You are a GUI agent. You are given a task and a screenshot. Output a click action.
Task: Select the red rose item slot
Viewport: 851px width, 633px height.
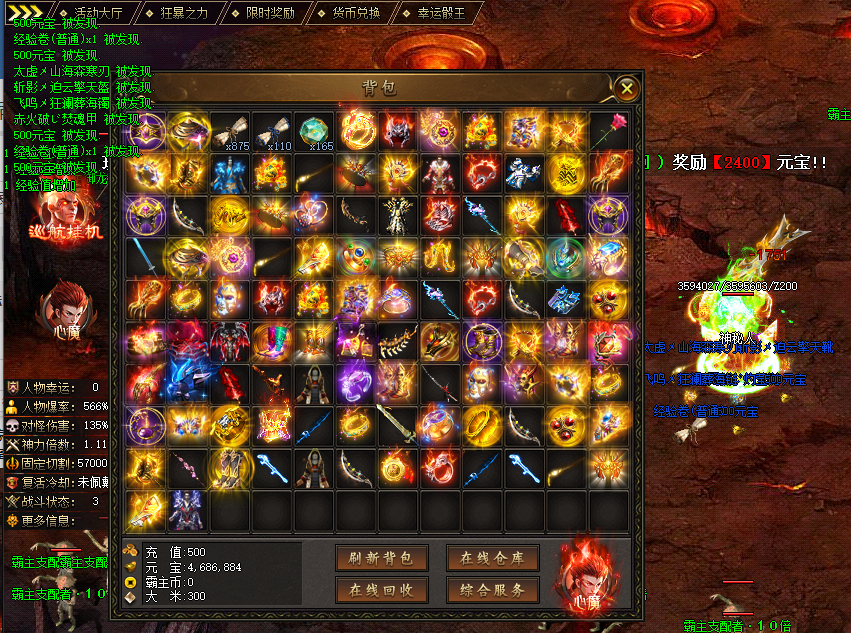coord(607,132)
